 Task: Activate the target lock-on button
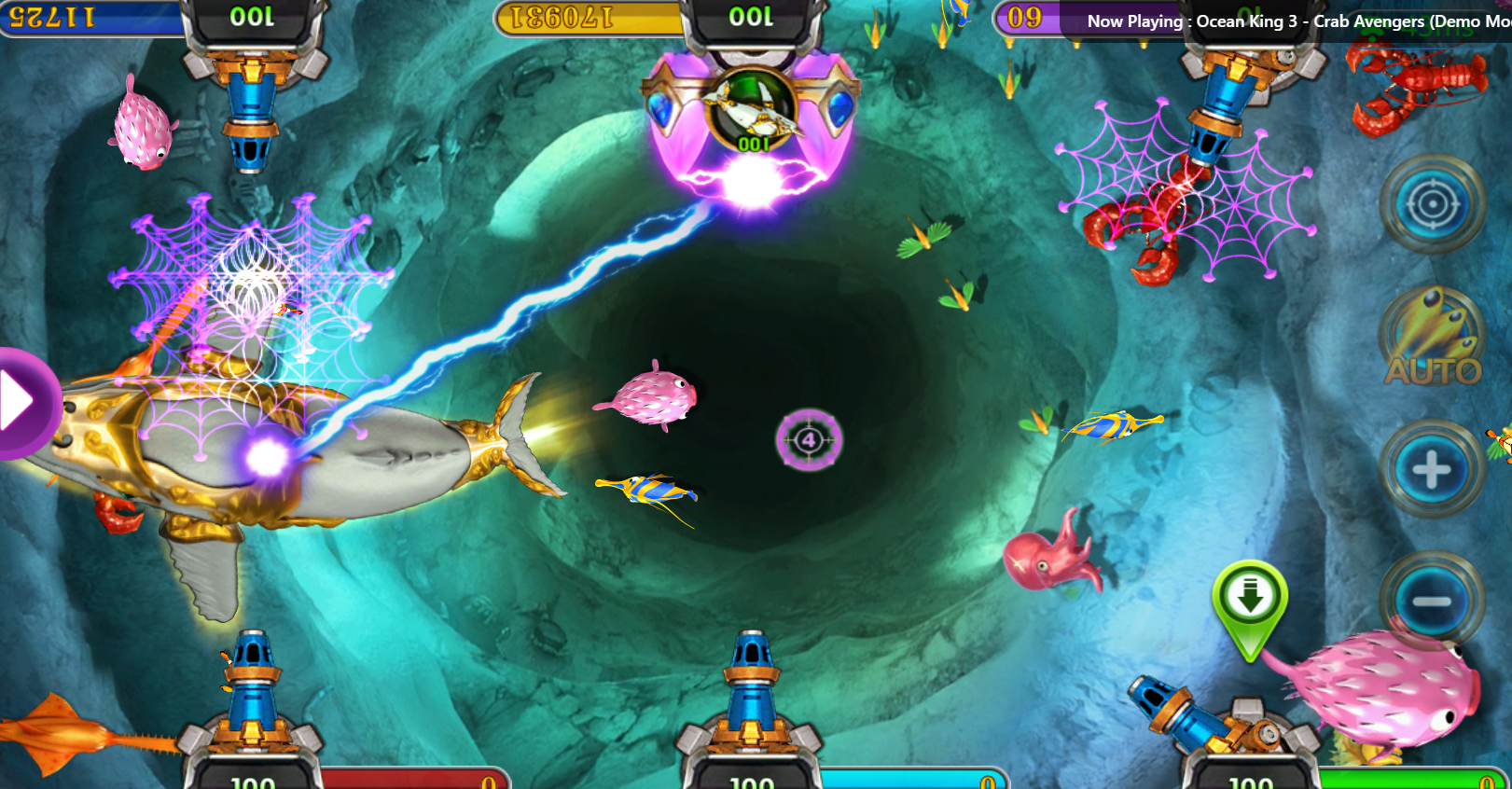(x=1432, y=204)
